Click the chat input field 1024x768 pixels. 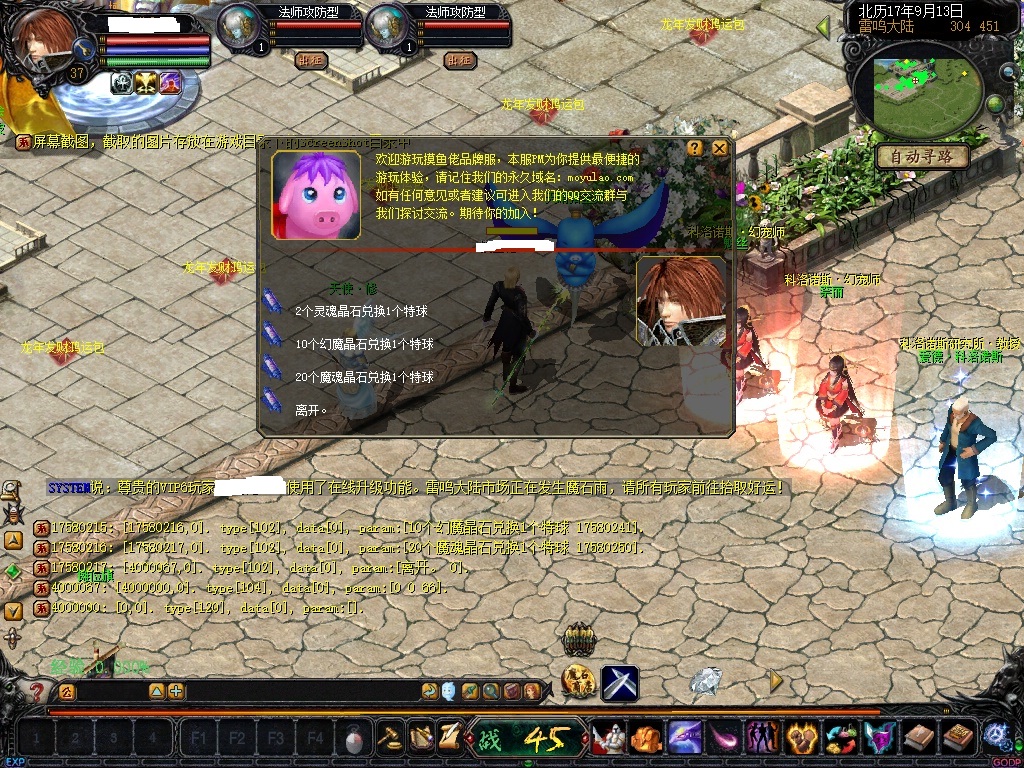(x=250, y=691)
